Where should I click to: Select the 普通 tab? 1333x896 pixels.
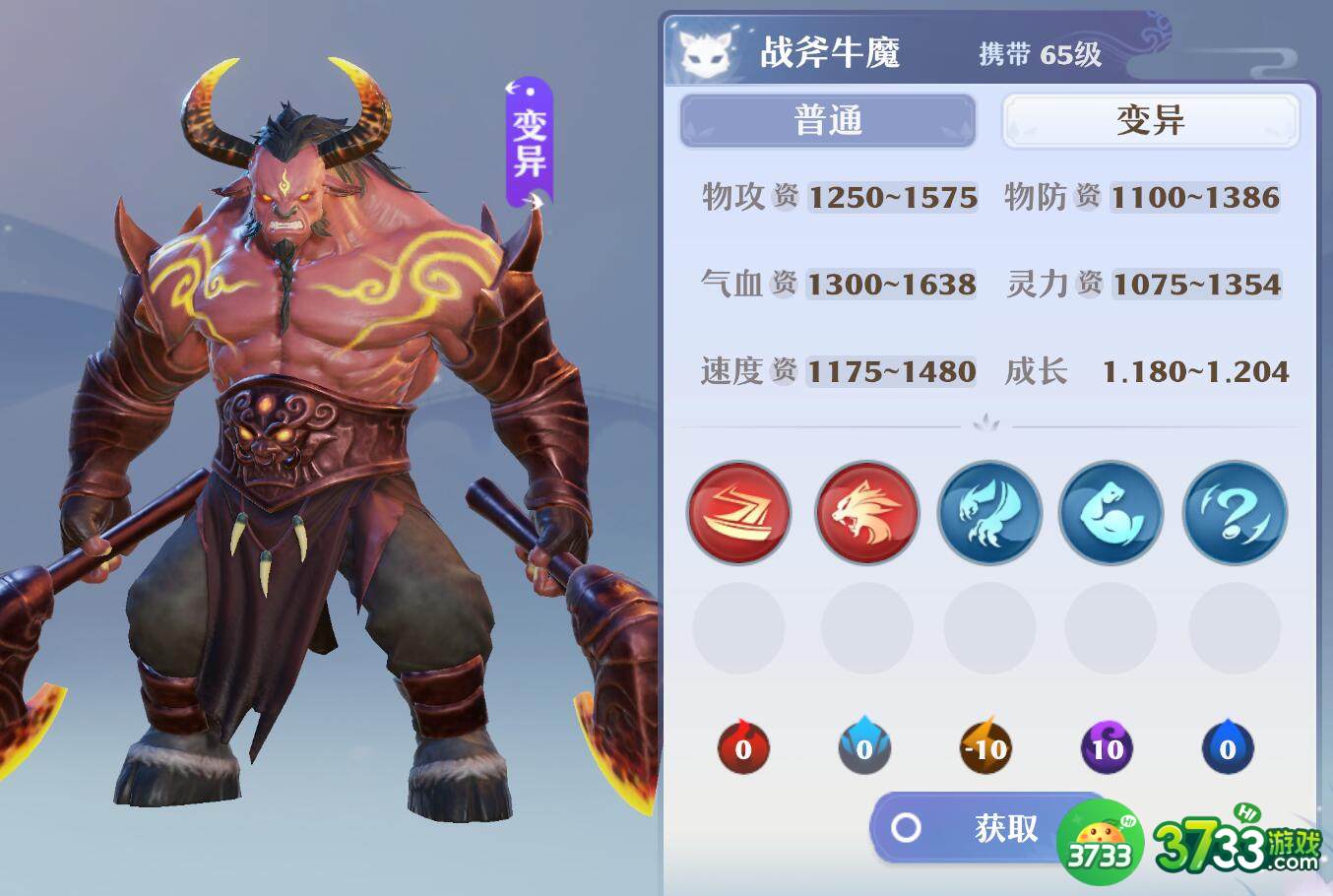826,119
